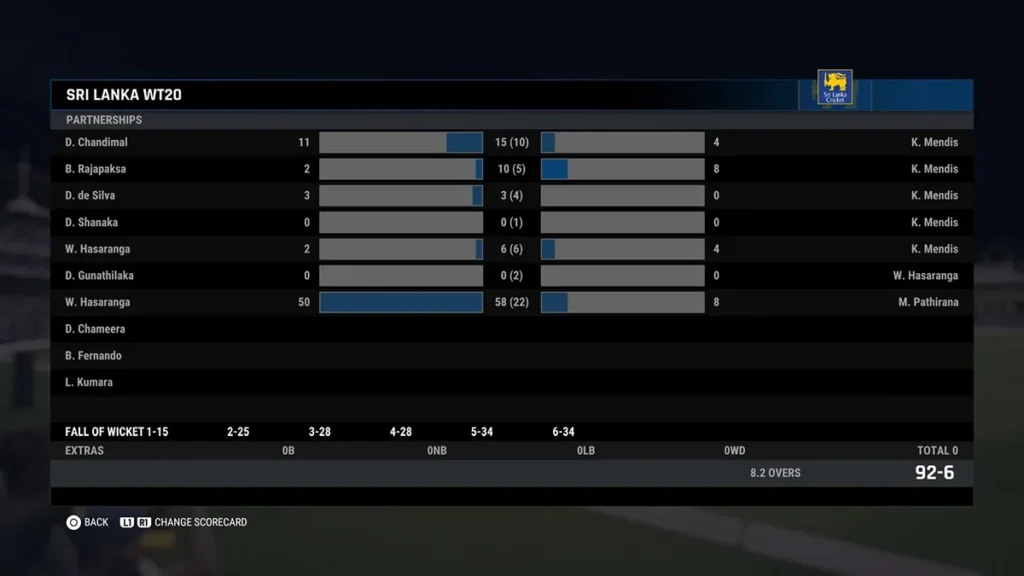Choose the B. Fernando row
Viewport: 1024px width, 576px height.
click(x=93, y=356)
